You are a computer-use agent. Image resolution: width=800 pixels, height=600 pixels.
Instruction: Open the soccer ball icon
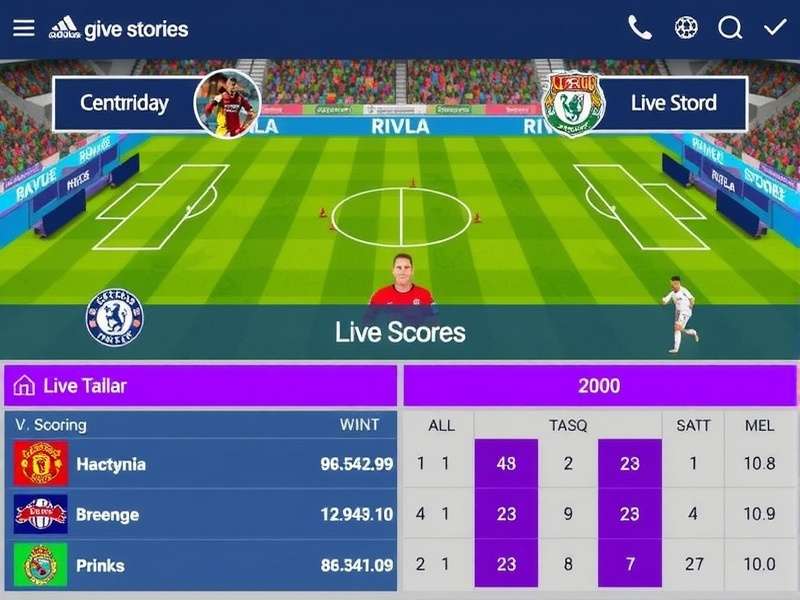click(686, 28)
